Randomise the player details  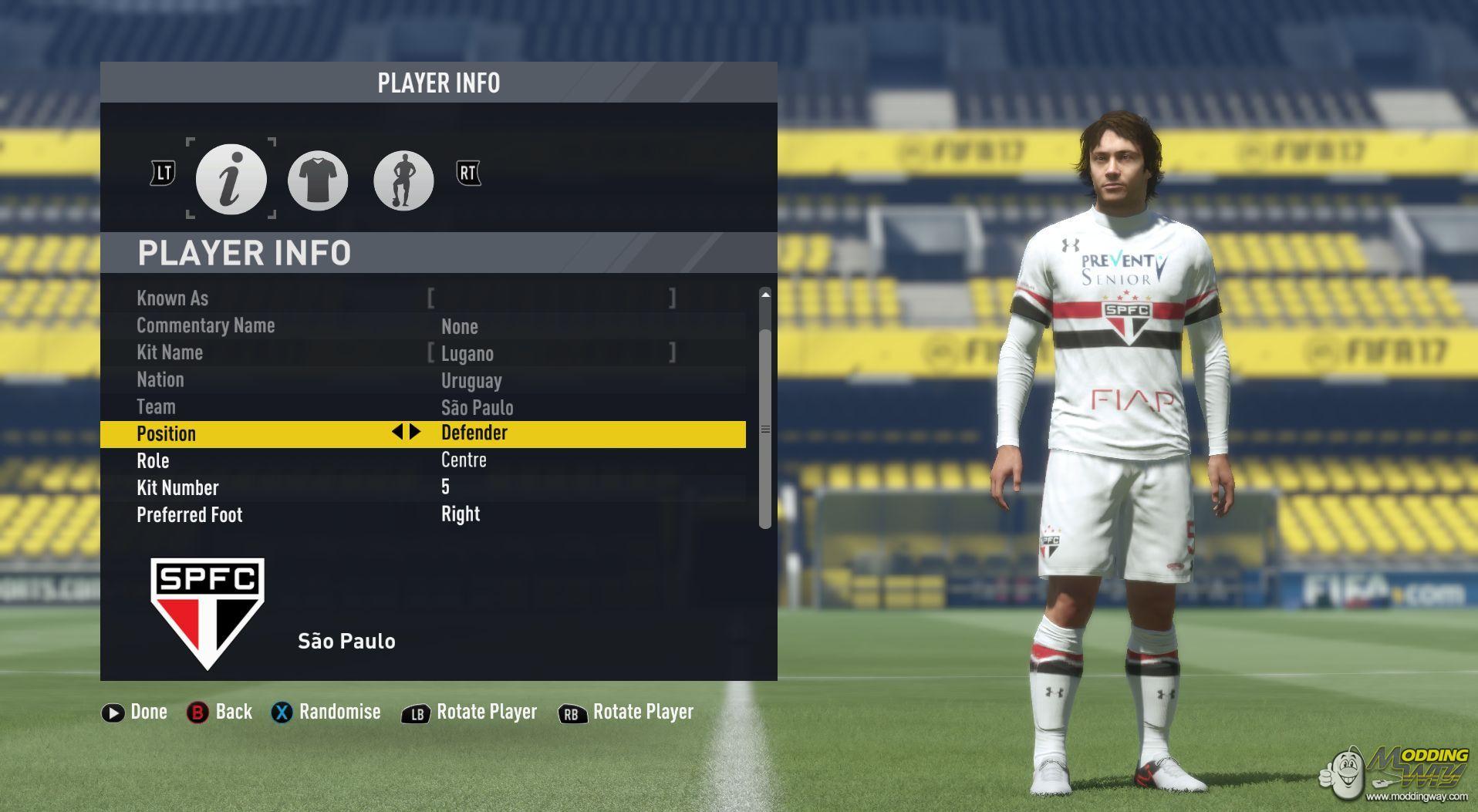326,712
